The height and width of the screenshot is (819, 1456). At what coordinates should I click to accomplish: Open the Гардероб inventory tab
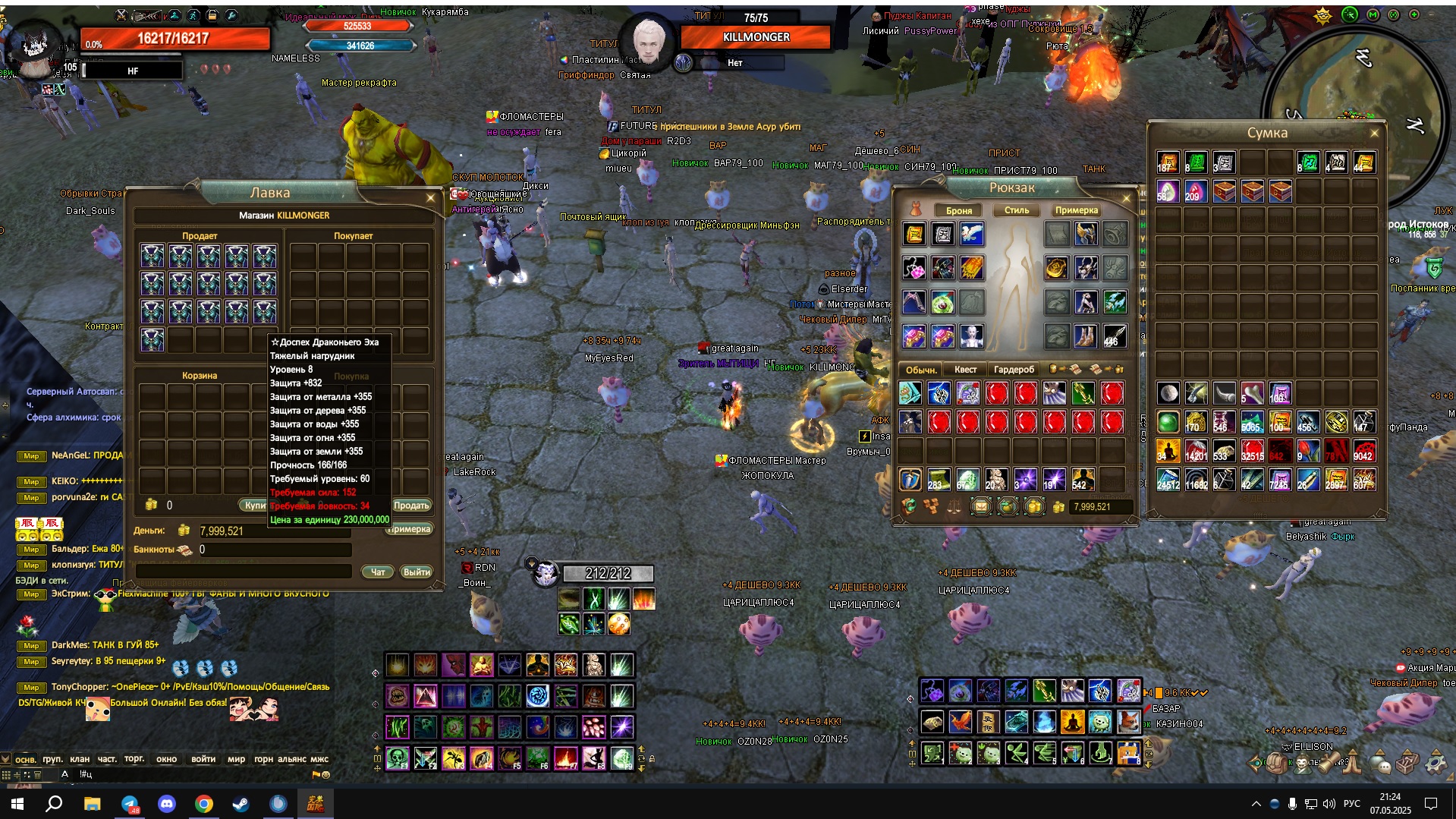pos(1014,370)
